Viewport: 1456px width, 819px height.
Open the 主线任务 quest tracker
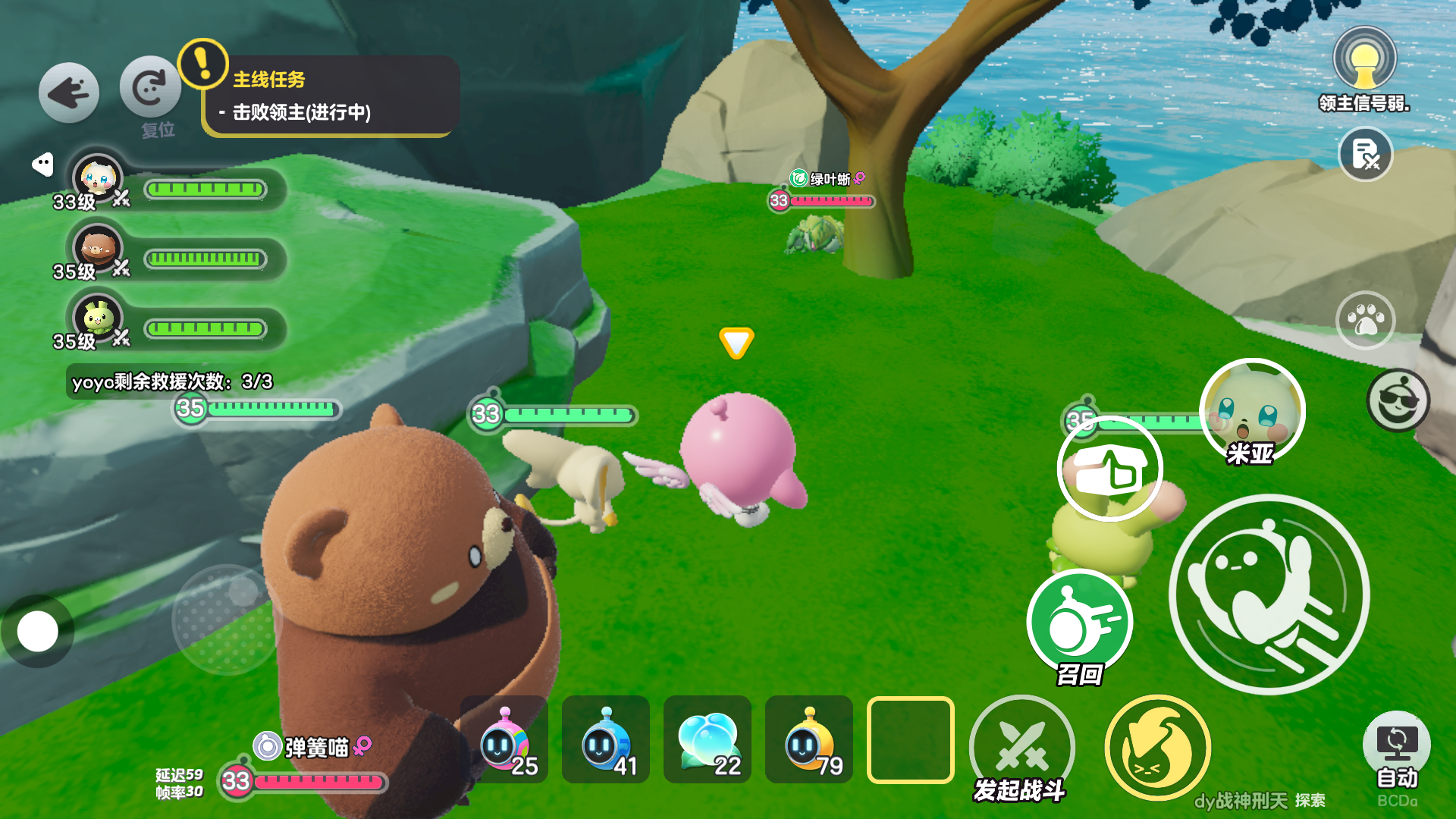pos(330,96)
